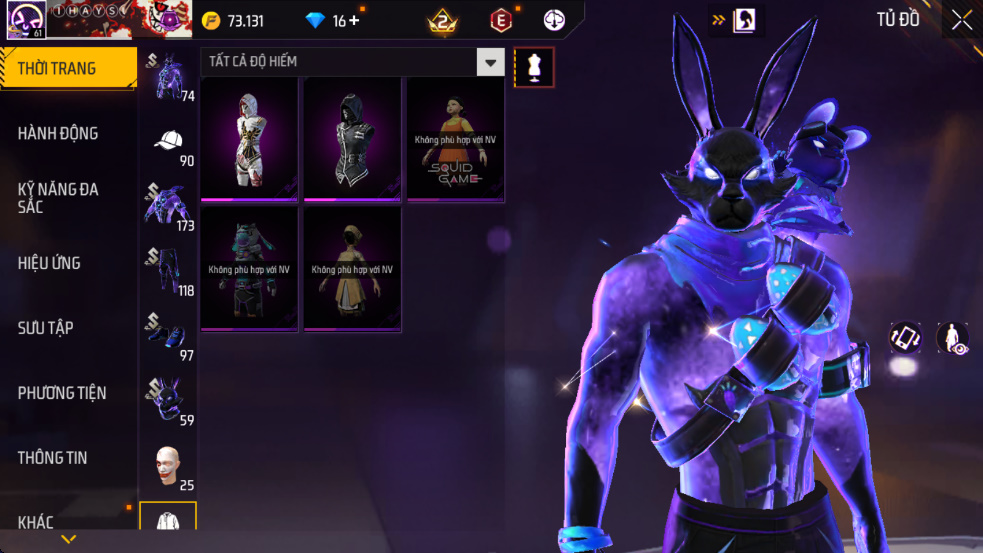Screen dimensions: 983x553
Task: Switch to the Hành Động tab
Action: [x=67, y=133]
